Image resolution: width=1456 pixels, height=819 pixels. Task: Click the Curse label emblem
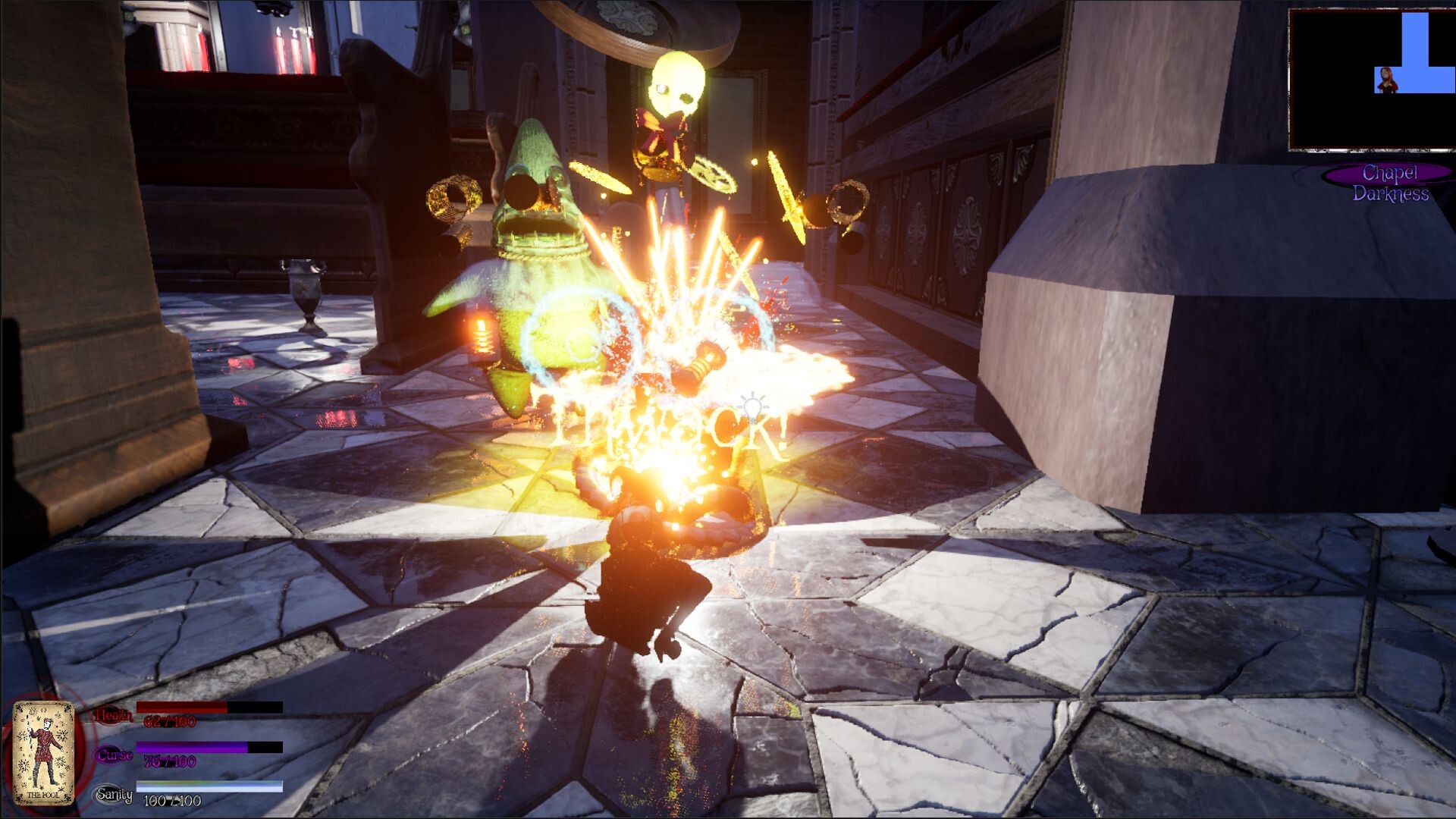click(114, 755)
